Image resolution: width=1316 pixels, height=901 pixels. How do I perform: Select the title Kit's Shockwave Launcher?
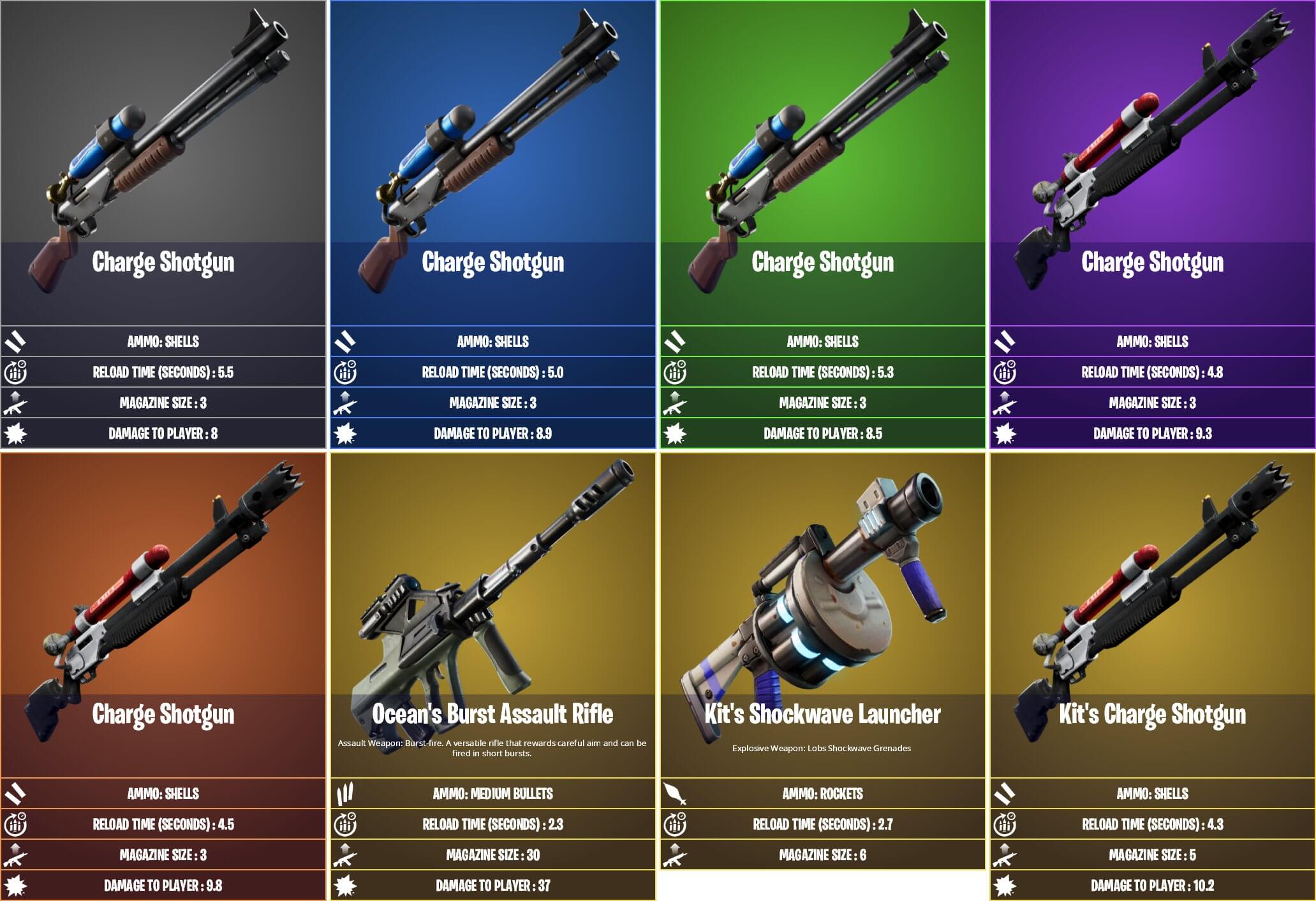822,714
